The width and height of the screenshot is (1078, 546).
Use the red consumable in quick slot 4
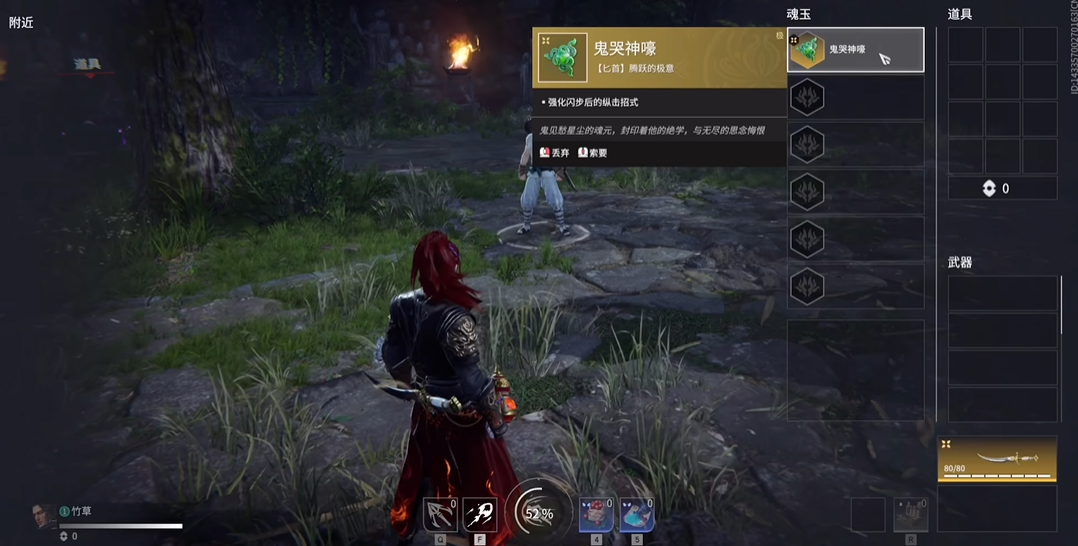[x=596, y=514]
